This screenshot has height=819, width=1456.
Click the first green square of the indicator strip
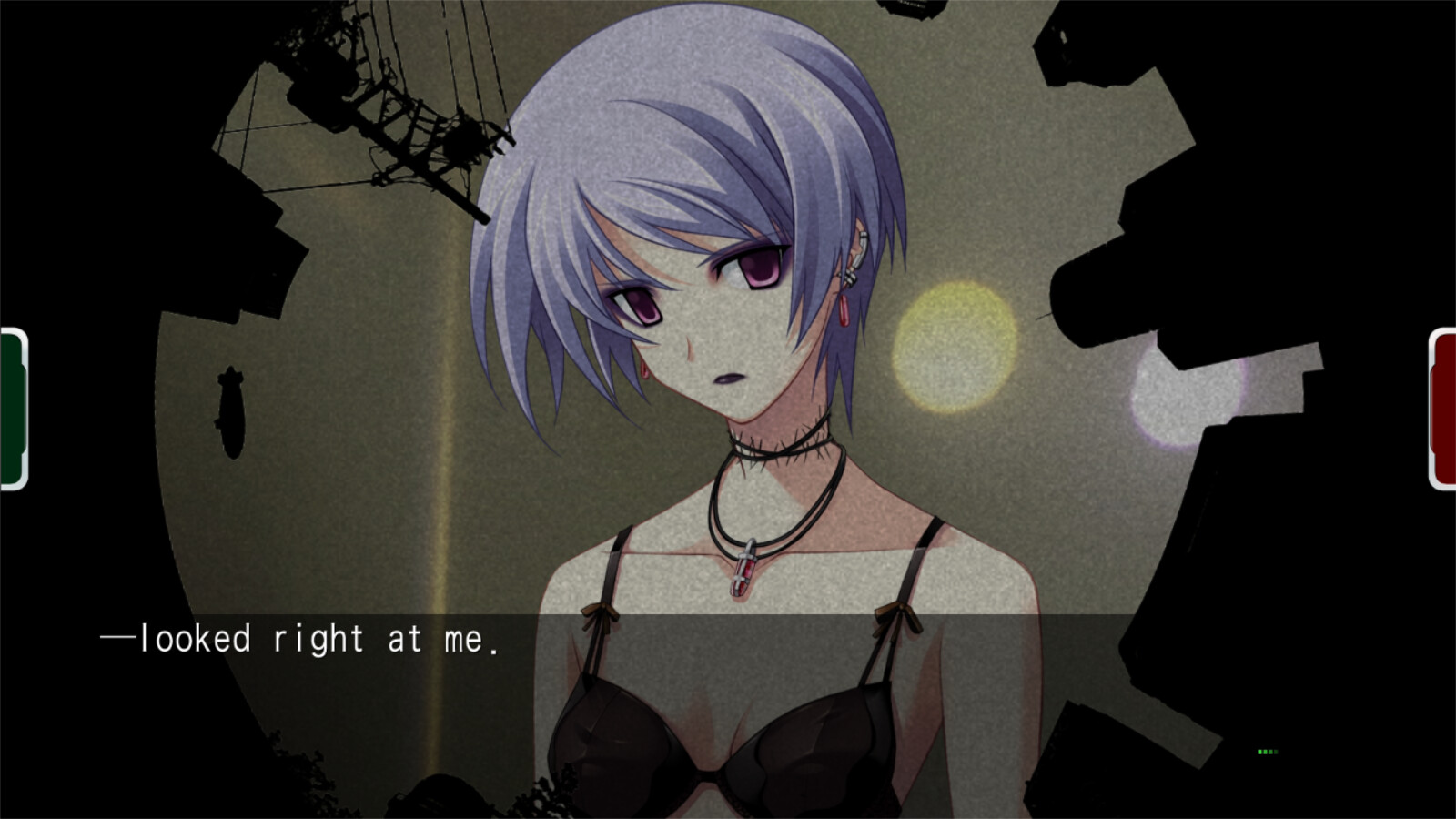(x=1259, y=752)
